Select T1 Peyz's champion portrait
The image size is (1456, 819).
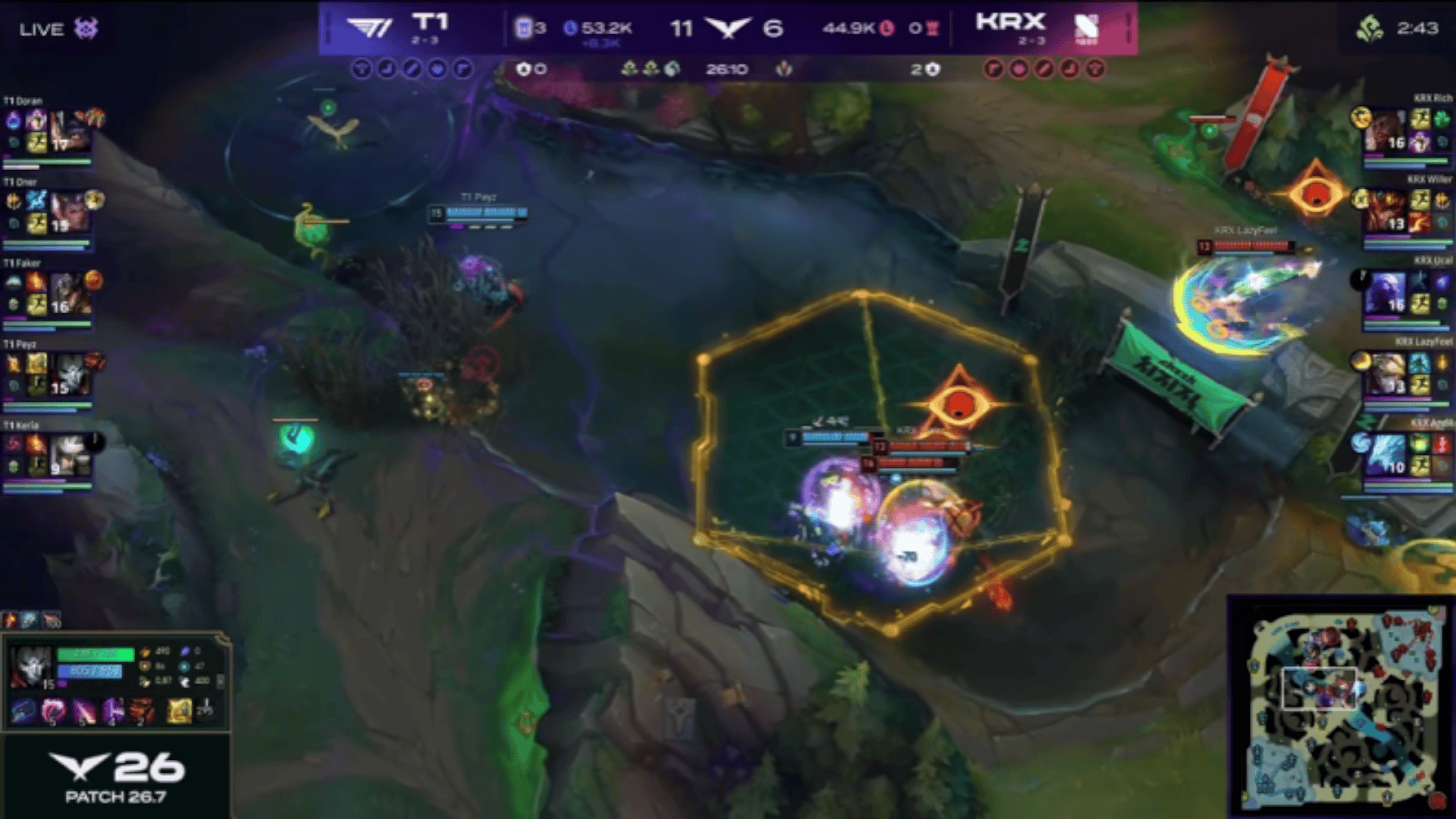click(x=70, y=374)
